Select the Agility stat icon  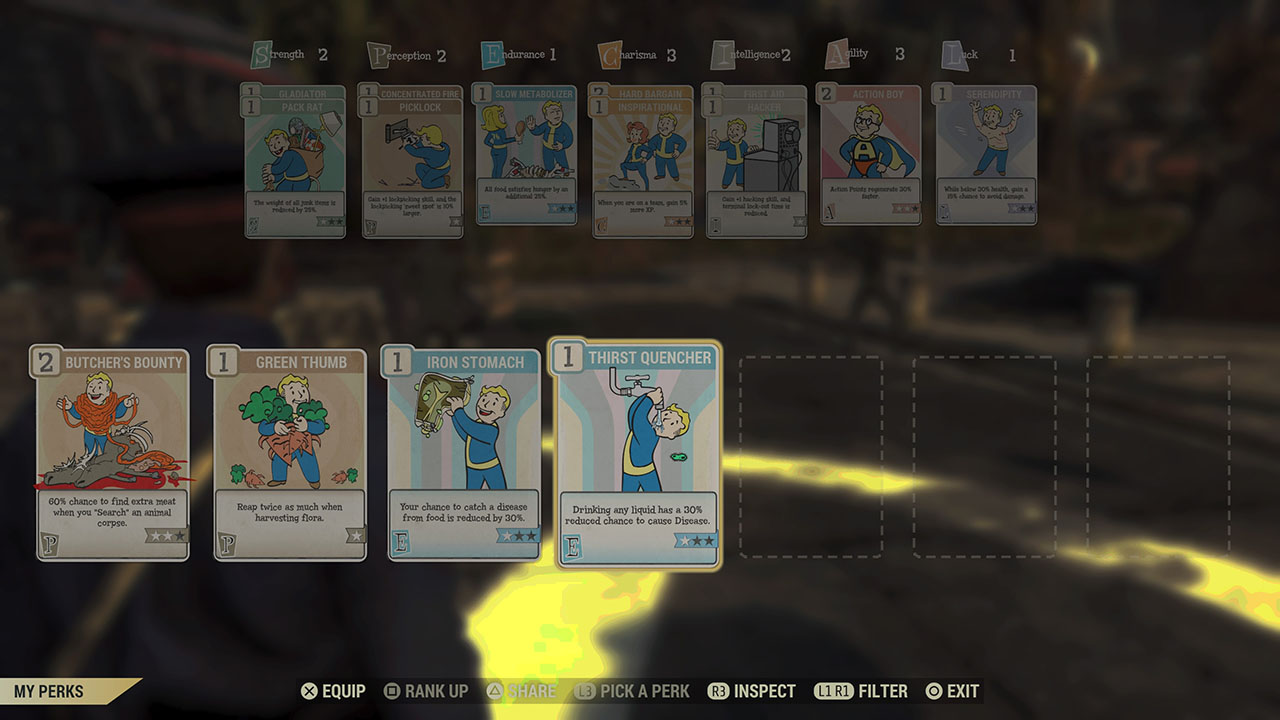[x=838, y=53]
